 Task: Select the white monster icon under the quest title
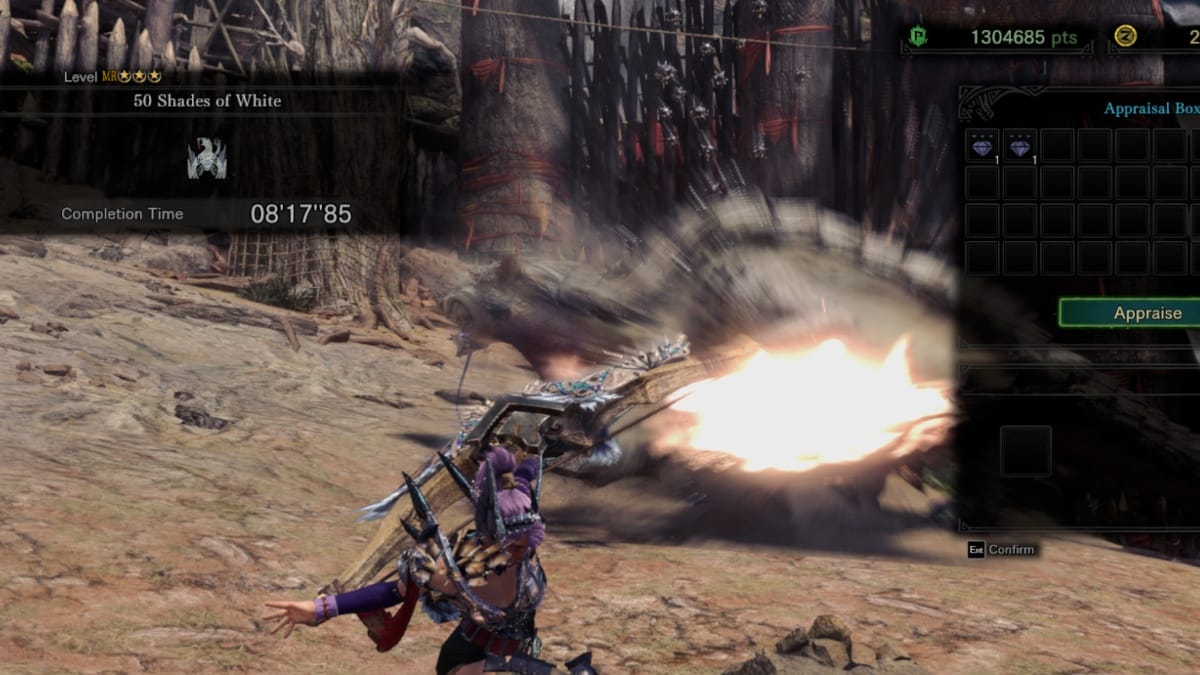click(207, 159)
